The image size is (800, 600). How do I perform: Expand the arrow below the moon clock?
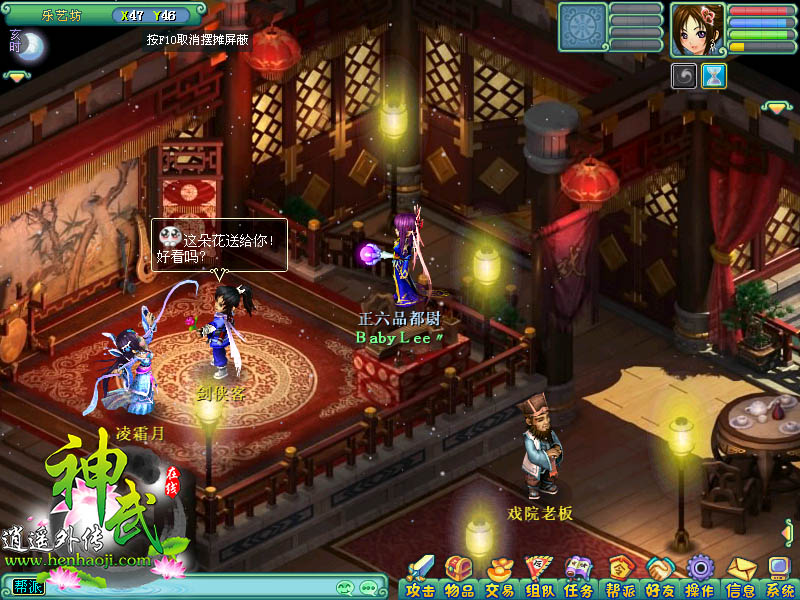(x=17, y=75)
